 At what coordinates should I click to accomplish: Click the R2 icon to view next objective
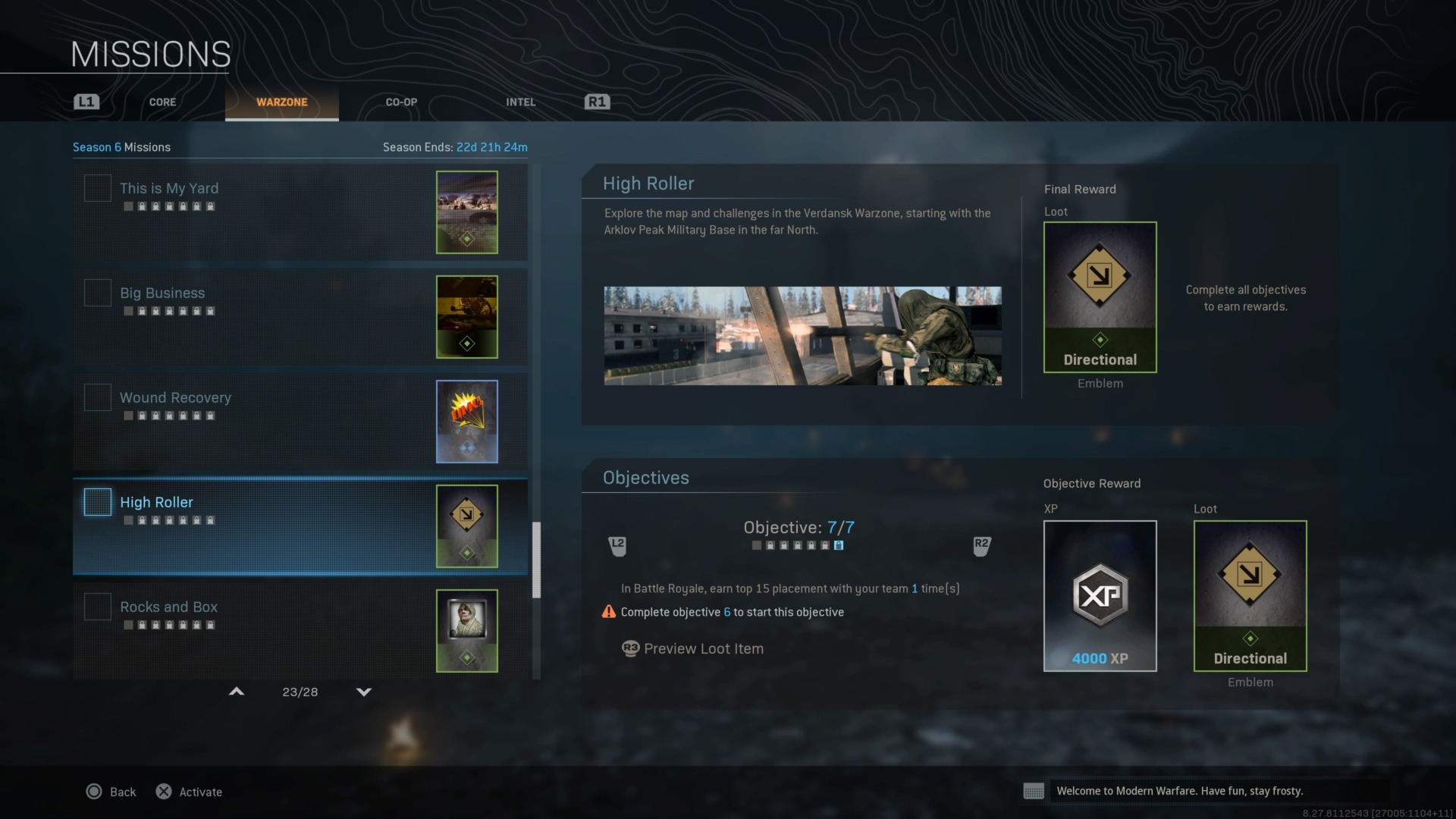[x=982, y=544]
